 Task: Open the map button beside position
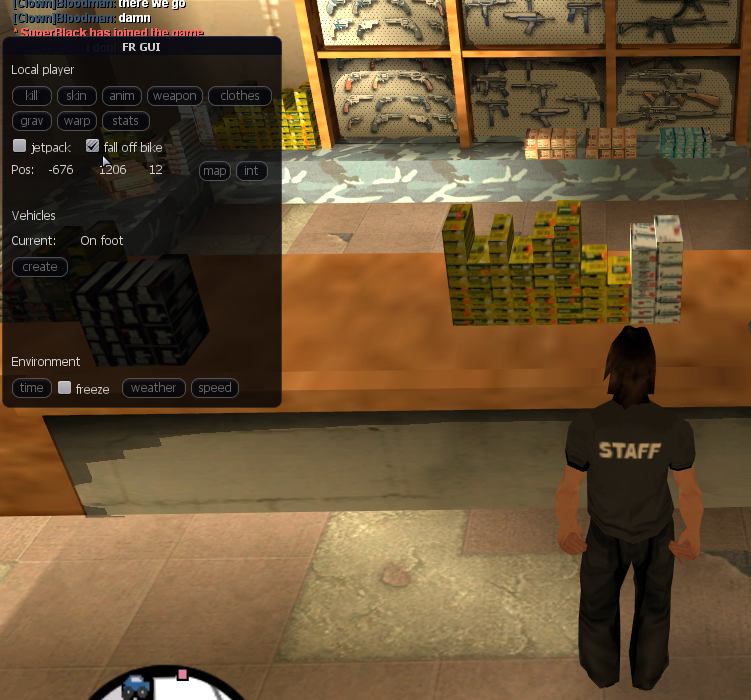pos(215,170)
